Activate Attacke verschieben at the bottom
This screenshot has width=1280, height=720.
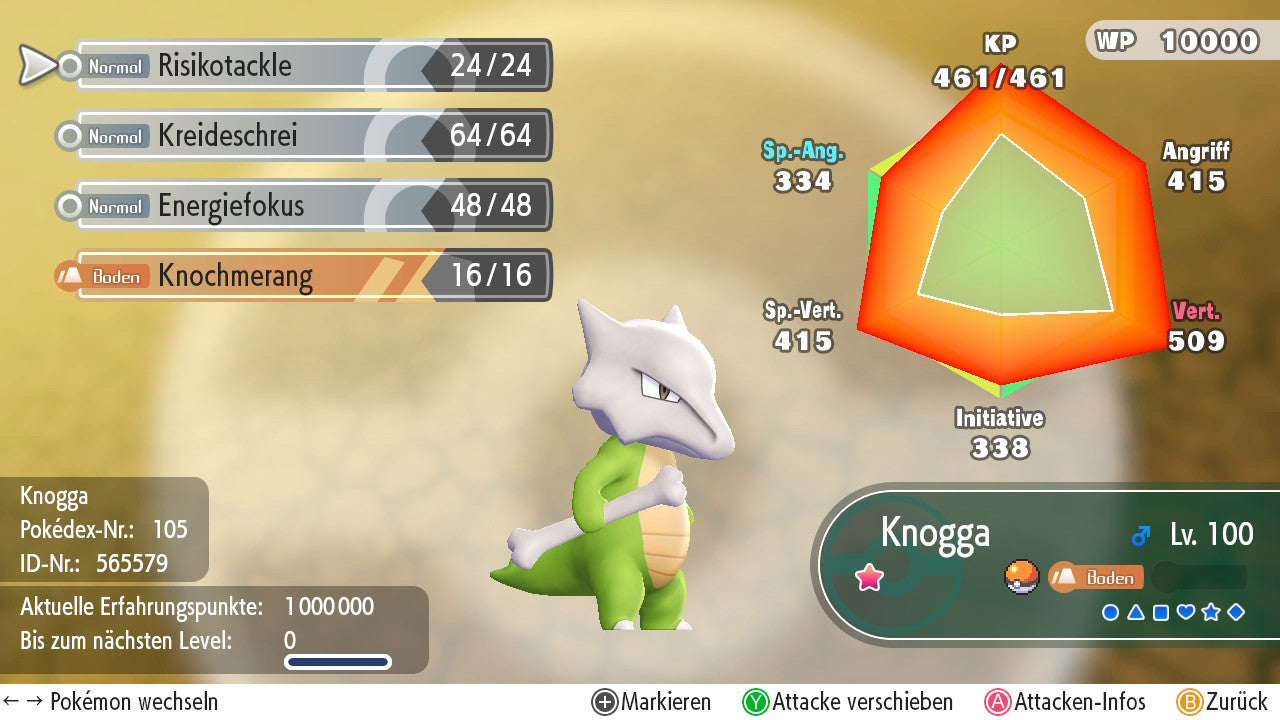pyautogui.click(x=848, y=702)
